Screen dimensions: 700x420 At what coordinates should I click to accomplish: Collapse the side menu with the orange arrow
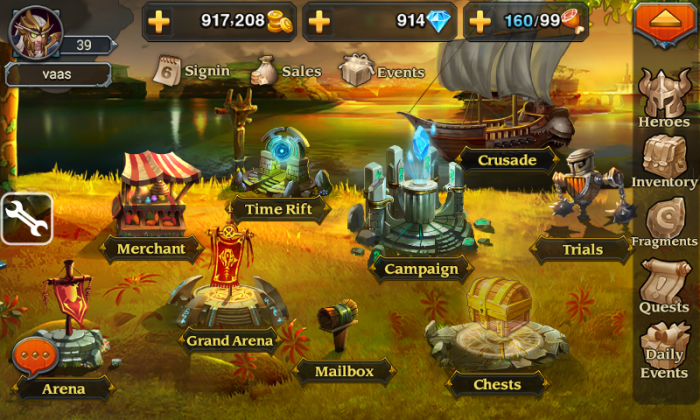664,23
